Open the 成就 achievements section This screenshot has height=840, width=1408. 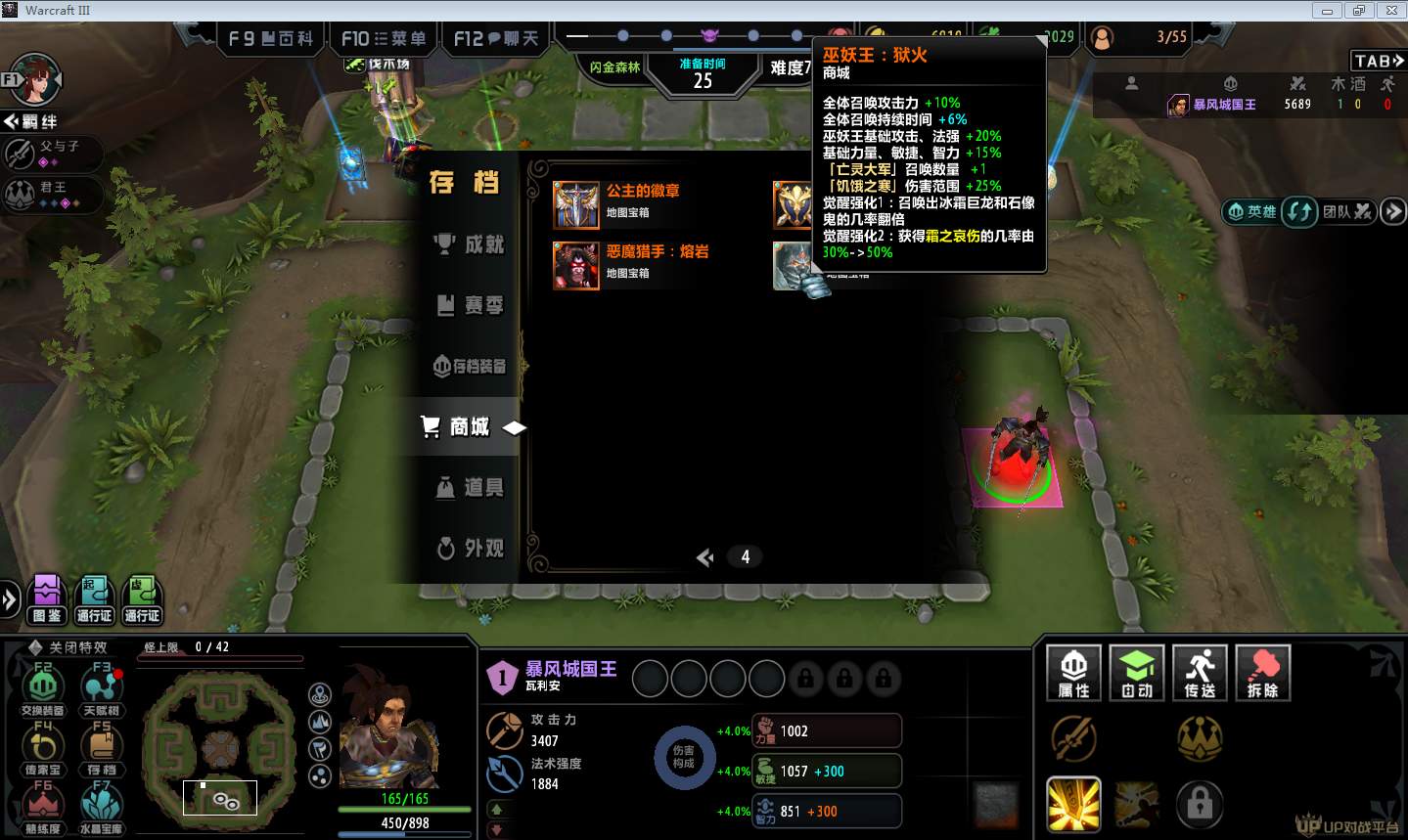470,244
